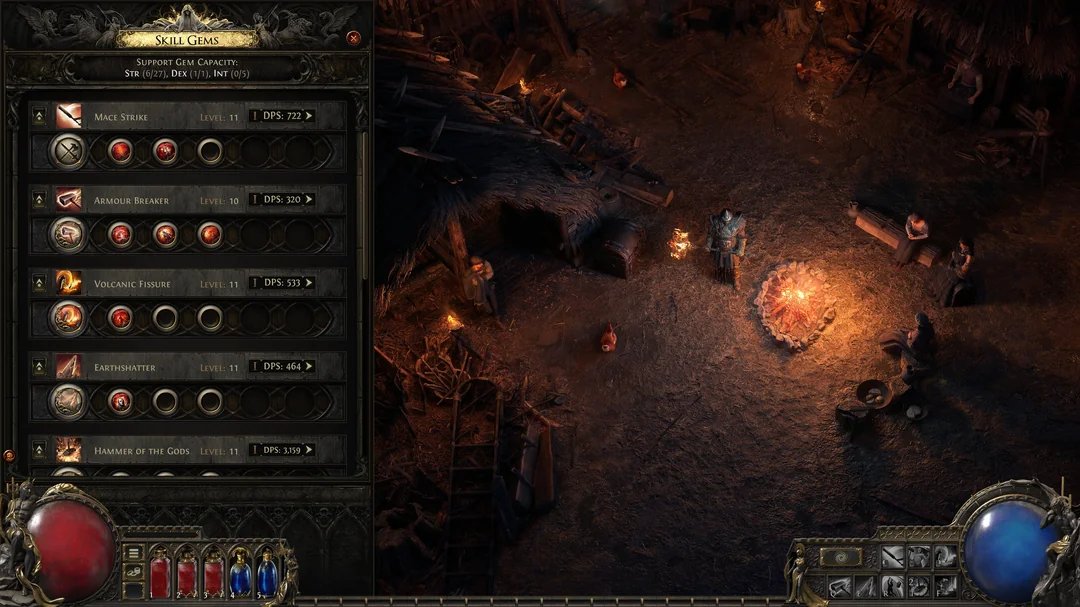Screen dimensions: 1080x607
Task: Select the Mace Strike skill icon
Action: [x=69, y=116]
